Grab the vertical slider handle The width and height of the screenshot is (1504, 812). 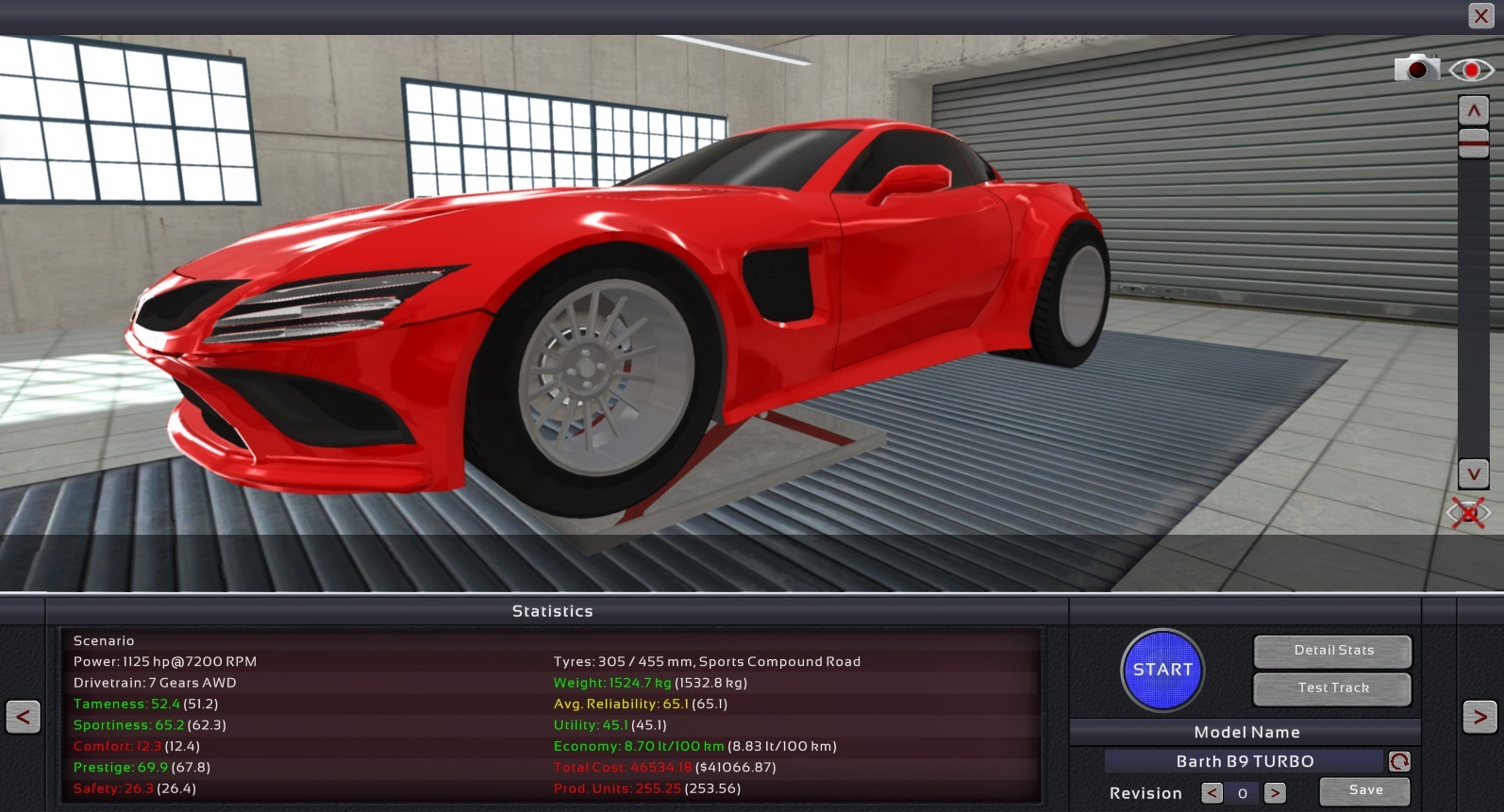pos(1473,142)
